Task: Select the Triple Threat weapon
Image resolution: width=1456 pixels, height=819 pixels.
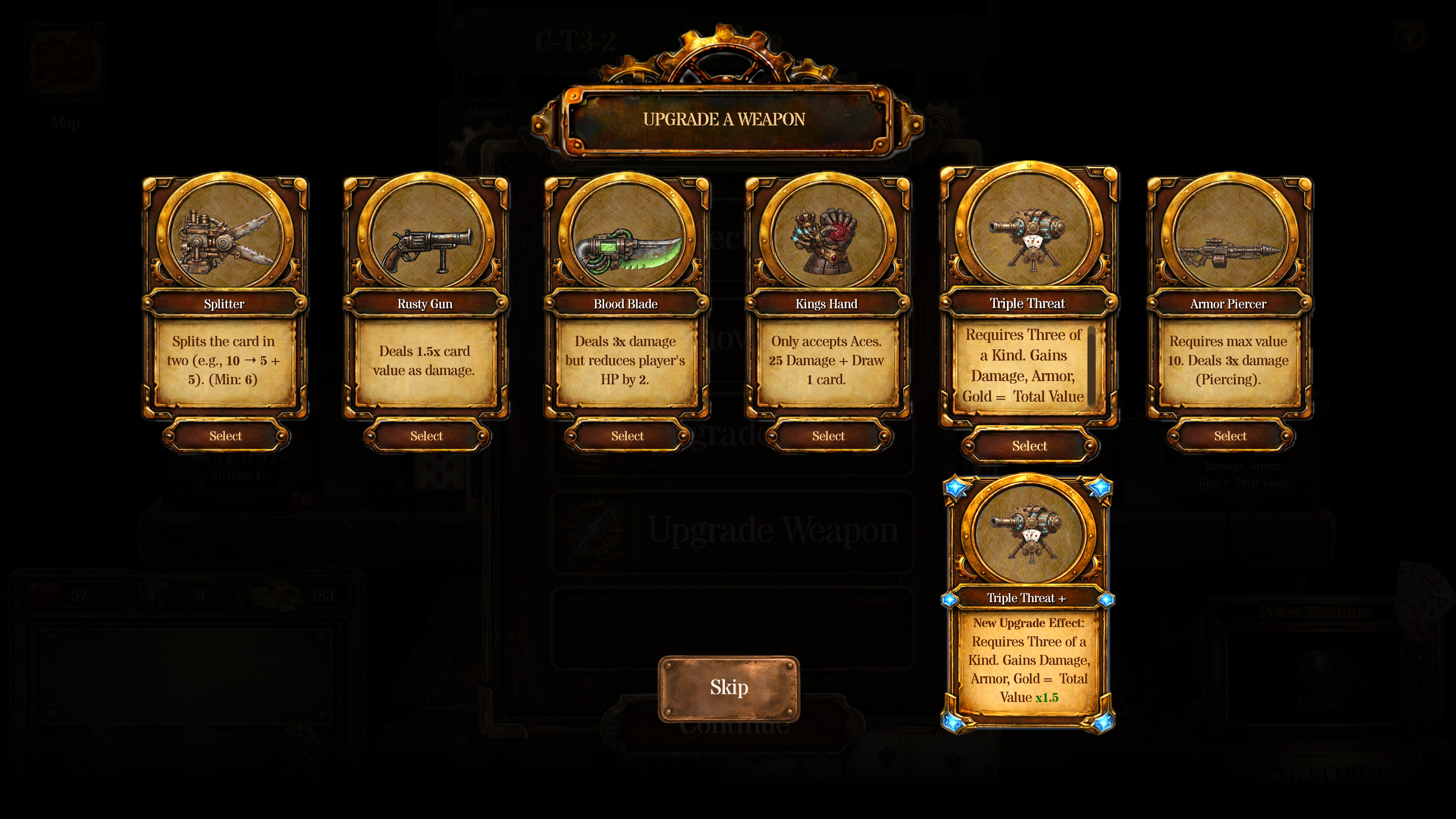Action: [x=1030, y=446]
